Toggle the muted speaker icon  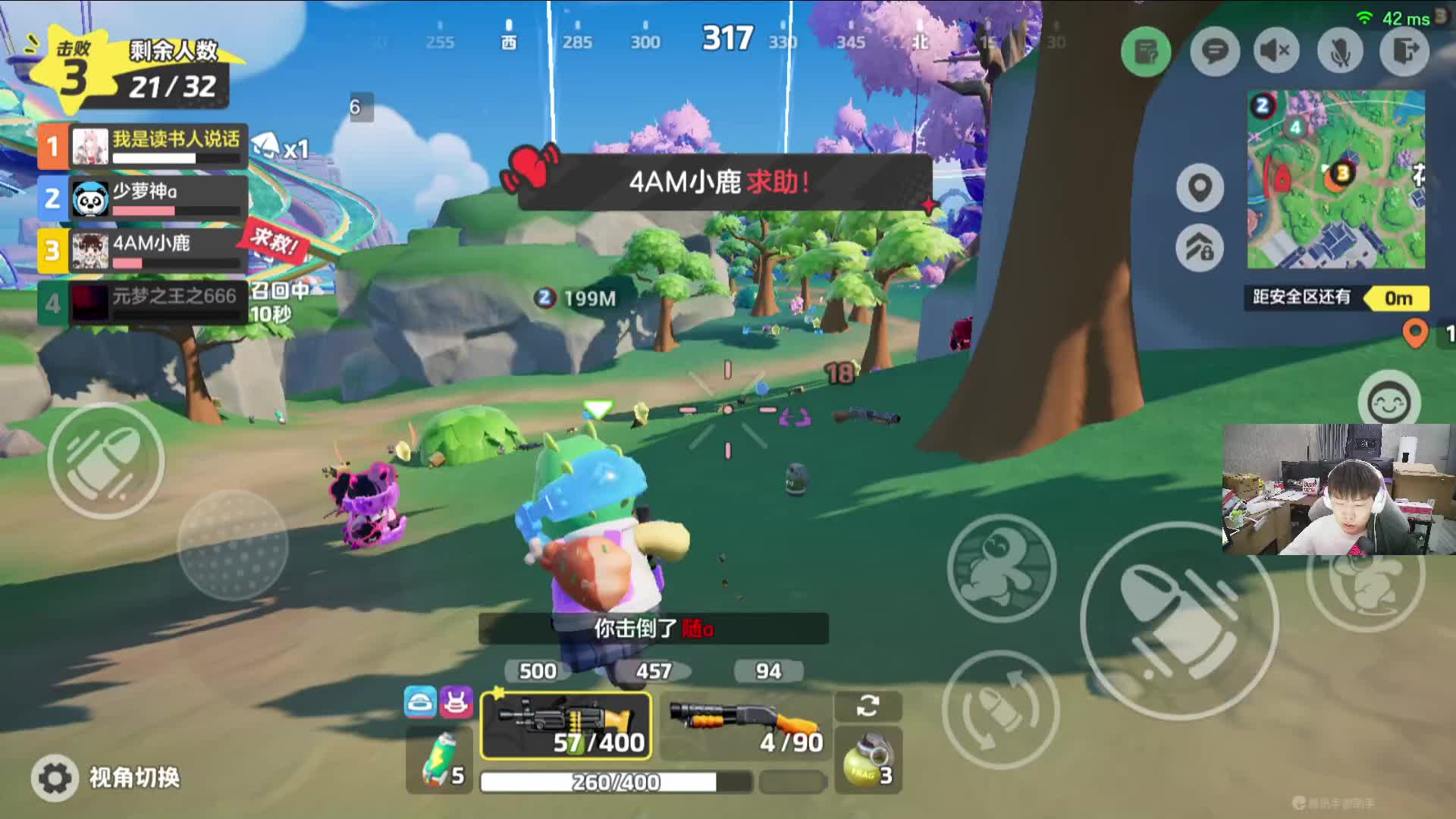[1276, 52]
